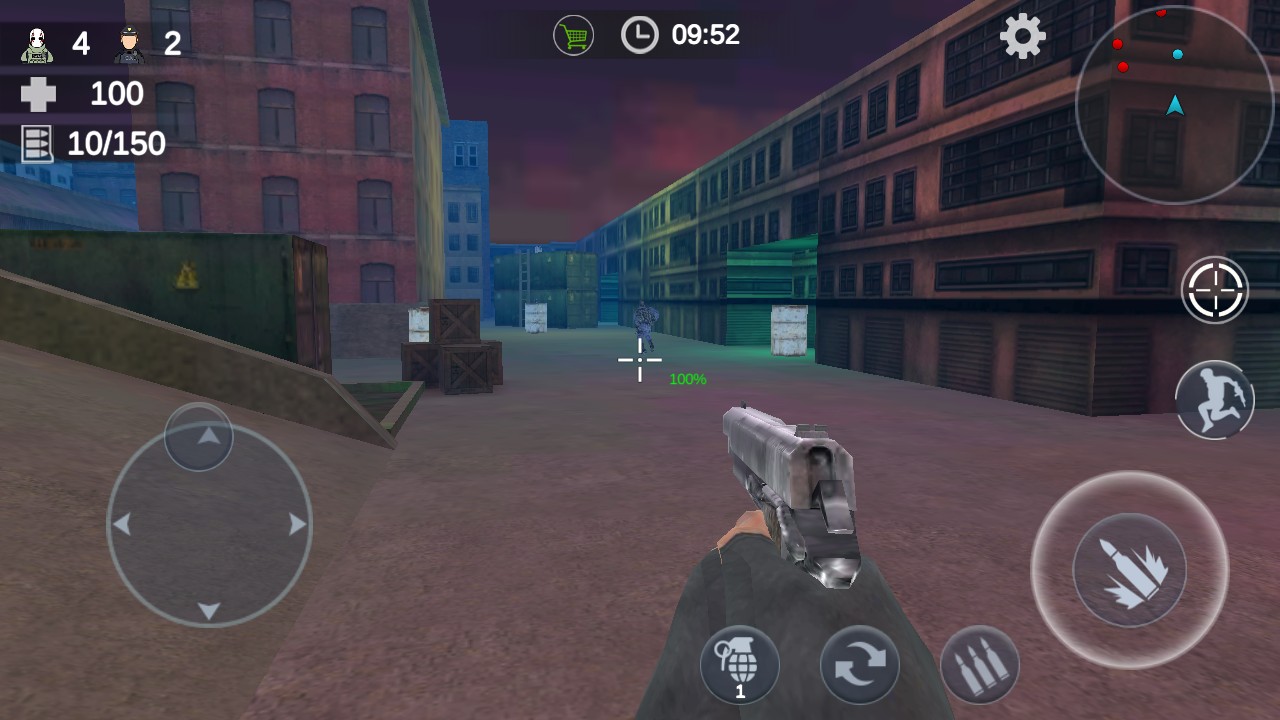1280x720 pixels.
Task: Toggle the aim-down-sights crosshair button
Action: 1215,290
